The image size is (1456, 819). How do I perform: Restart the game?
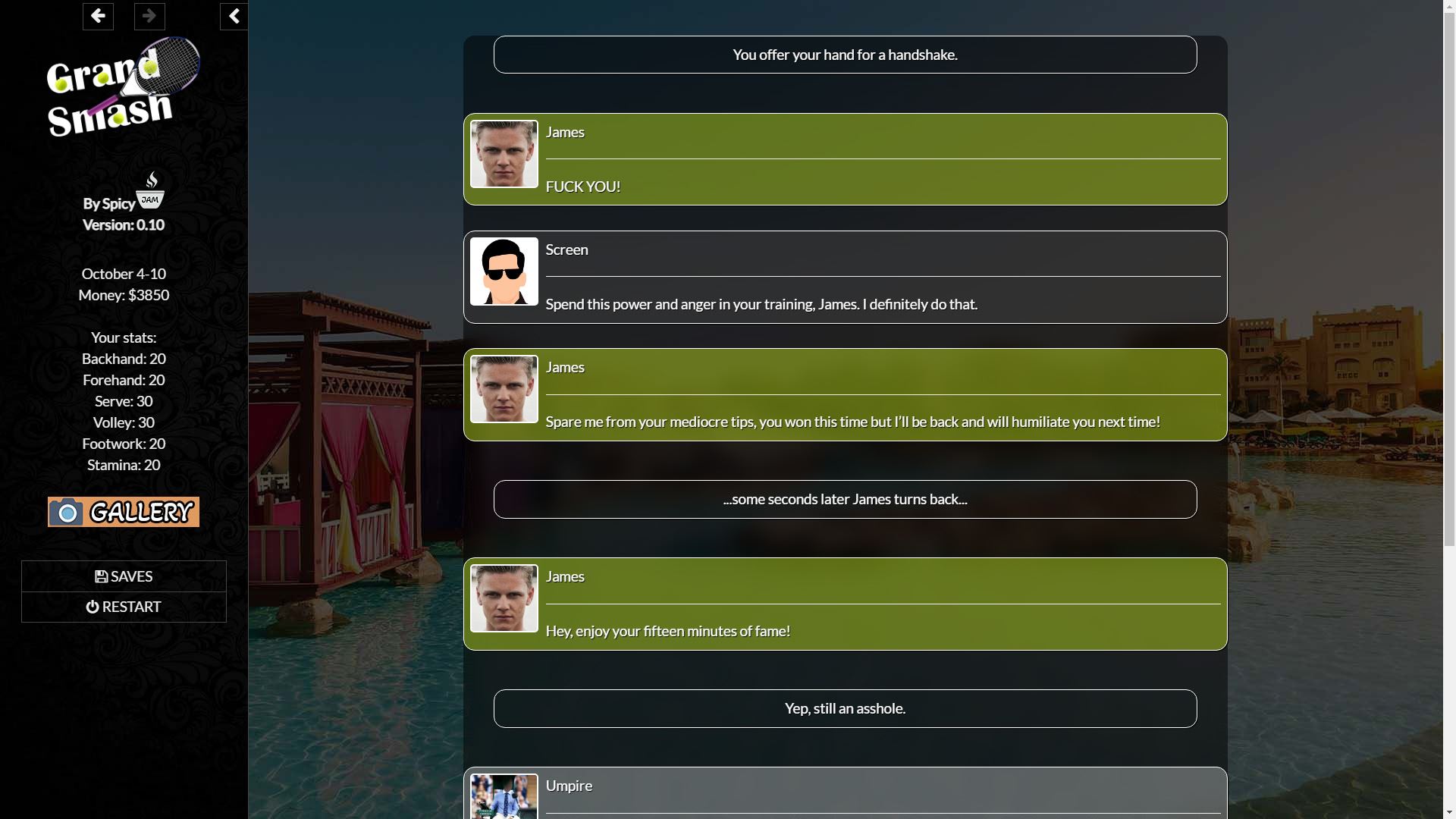(x=124, y=607)
